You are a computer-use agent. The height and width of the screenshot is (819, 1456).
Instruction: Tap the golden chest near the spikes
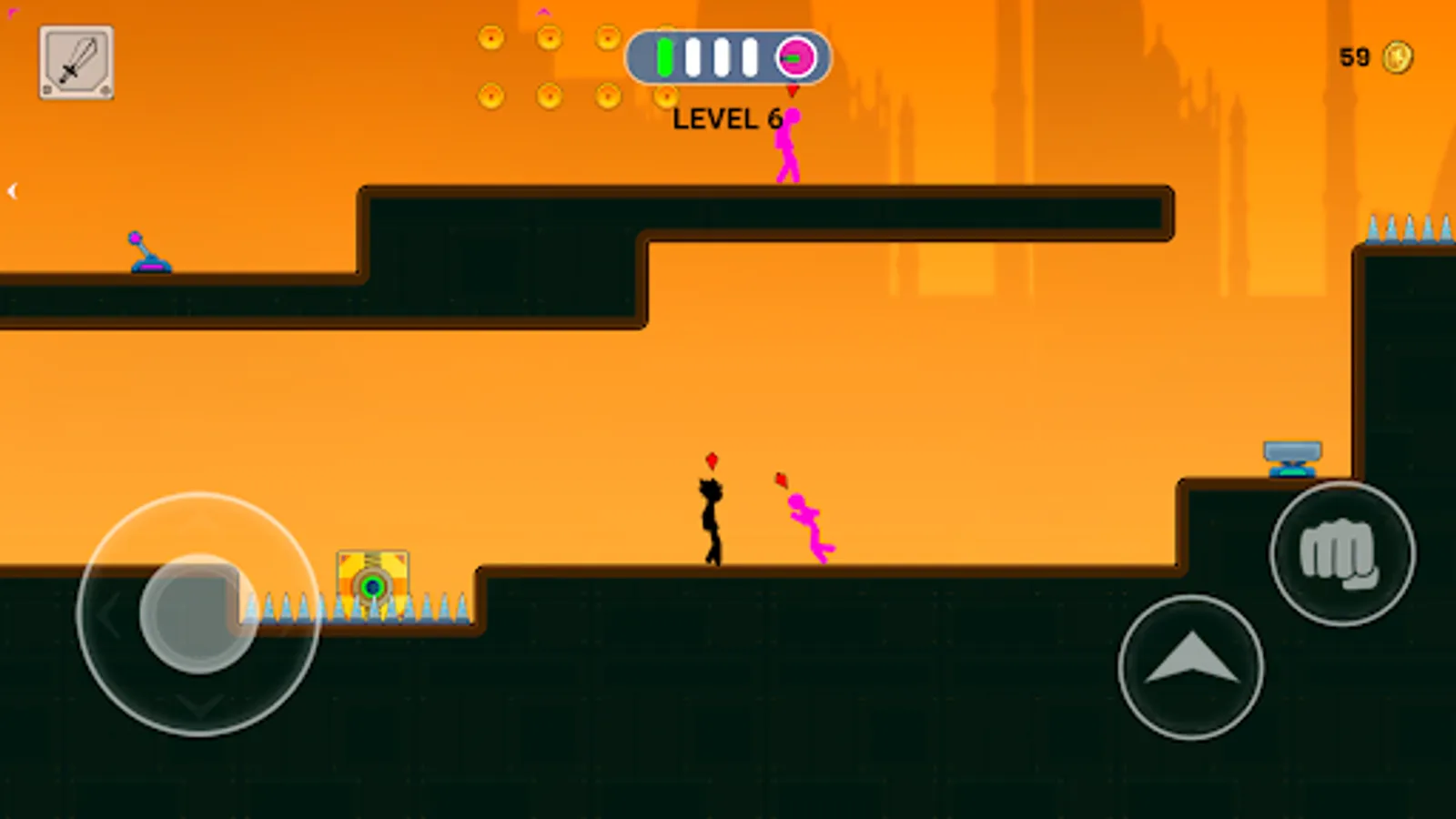click(x=370, y=579)
